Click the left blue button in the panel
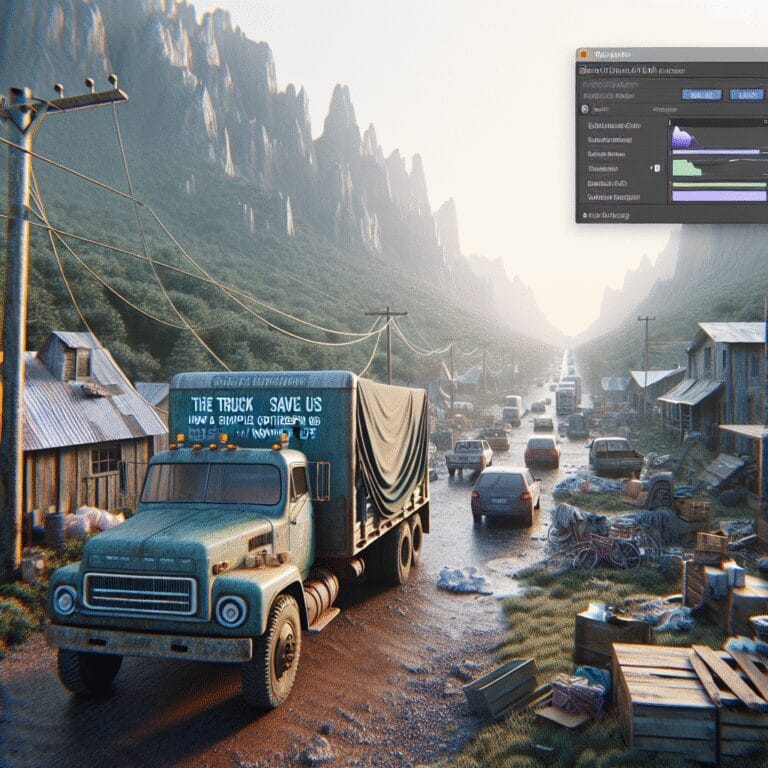 pyautogui.click(x=701, y=94)
